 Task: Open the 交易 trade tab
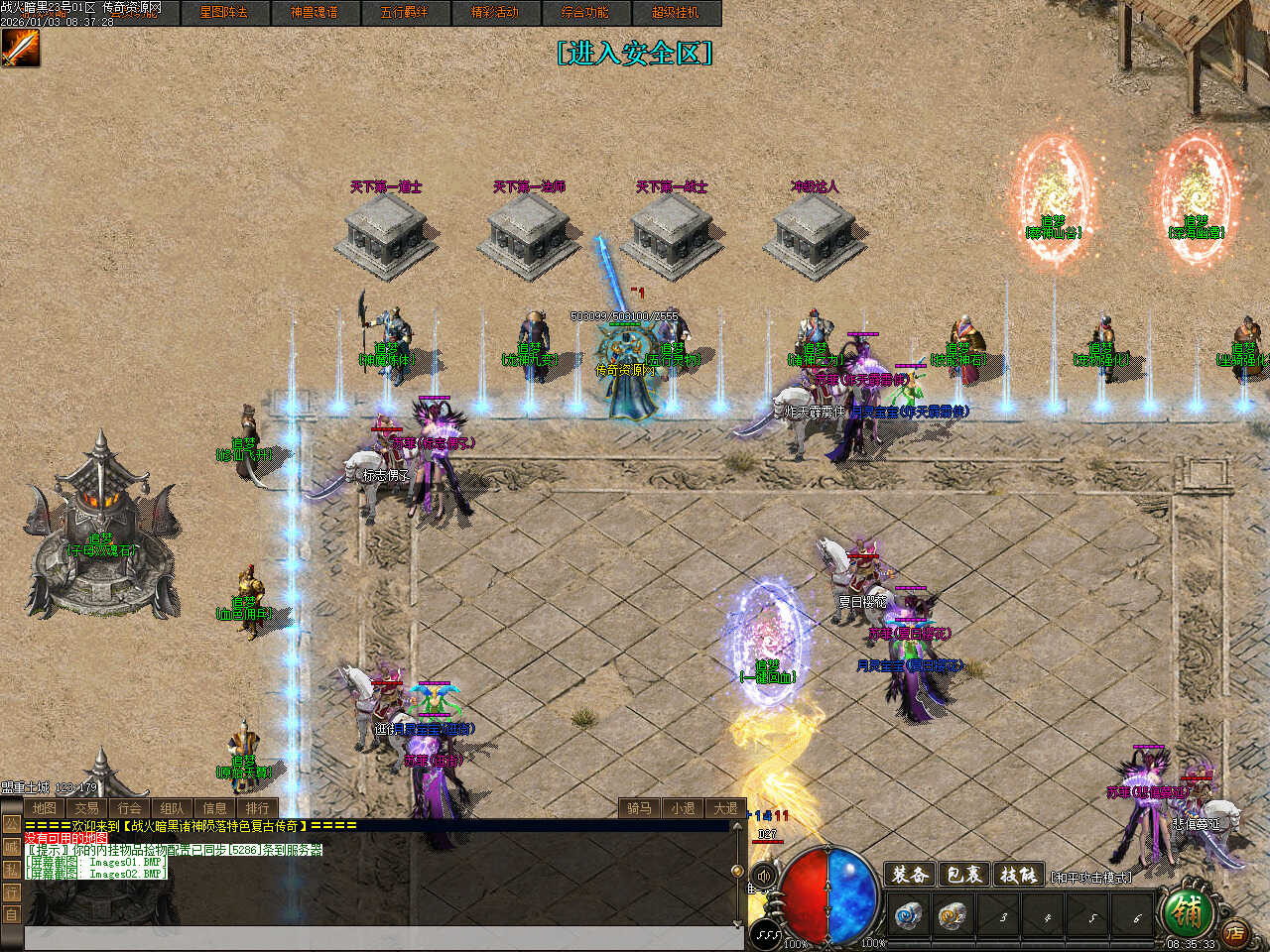(x=86, y=808)
